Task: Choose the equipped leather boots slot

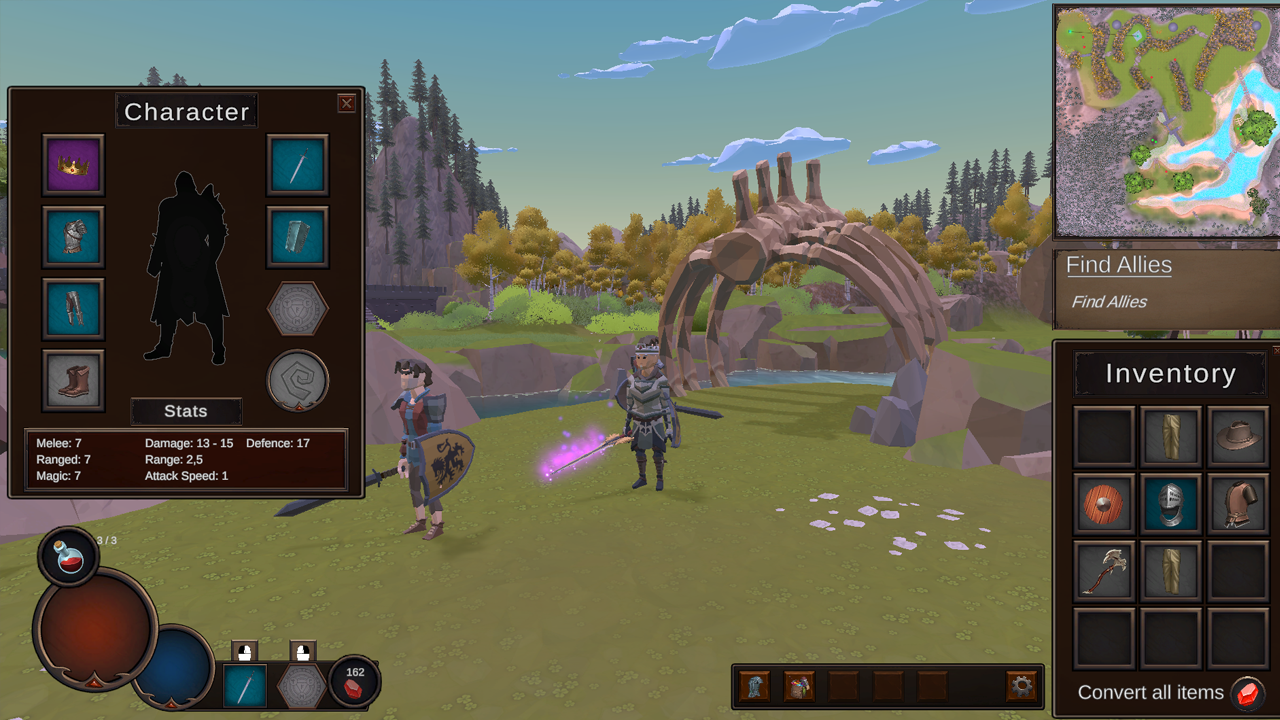Action: 73,381
